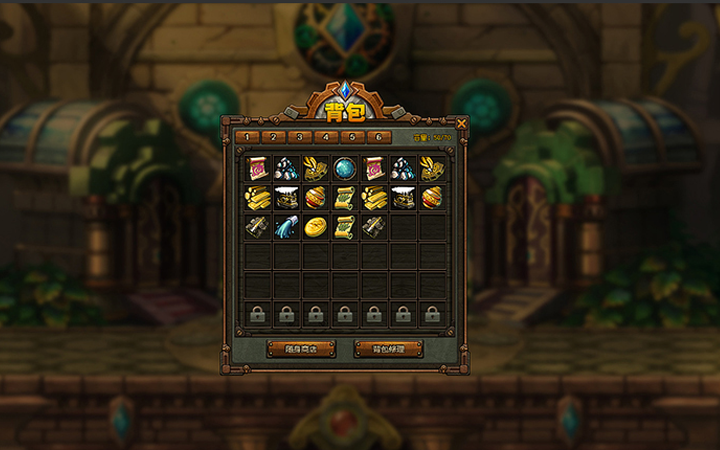Switch to backpack page 1
Screen dimensions: 720x450
(247, 137)
